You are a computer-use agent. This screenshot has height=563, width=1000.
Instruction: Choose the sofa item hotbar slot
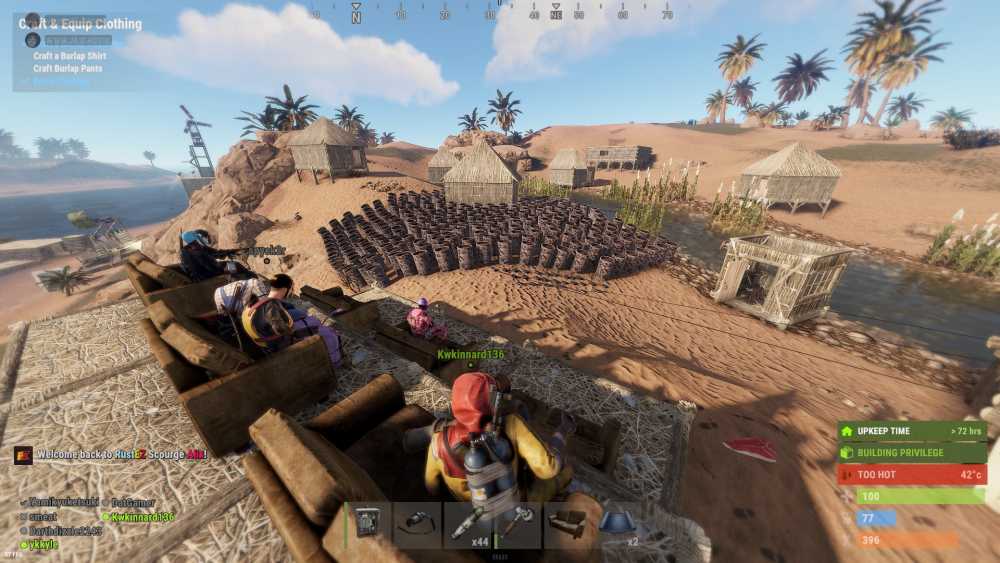568,525
